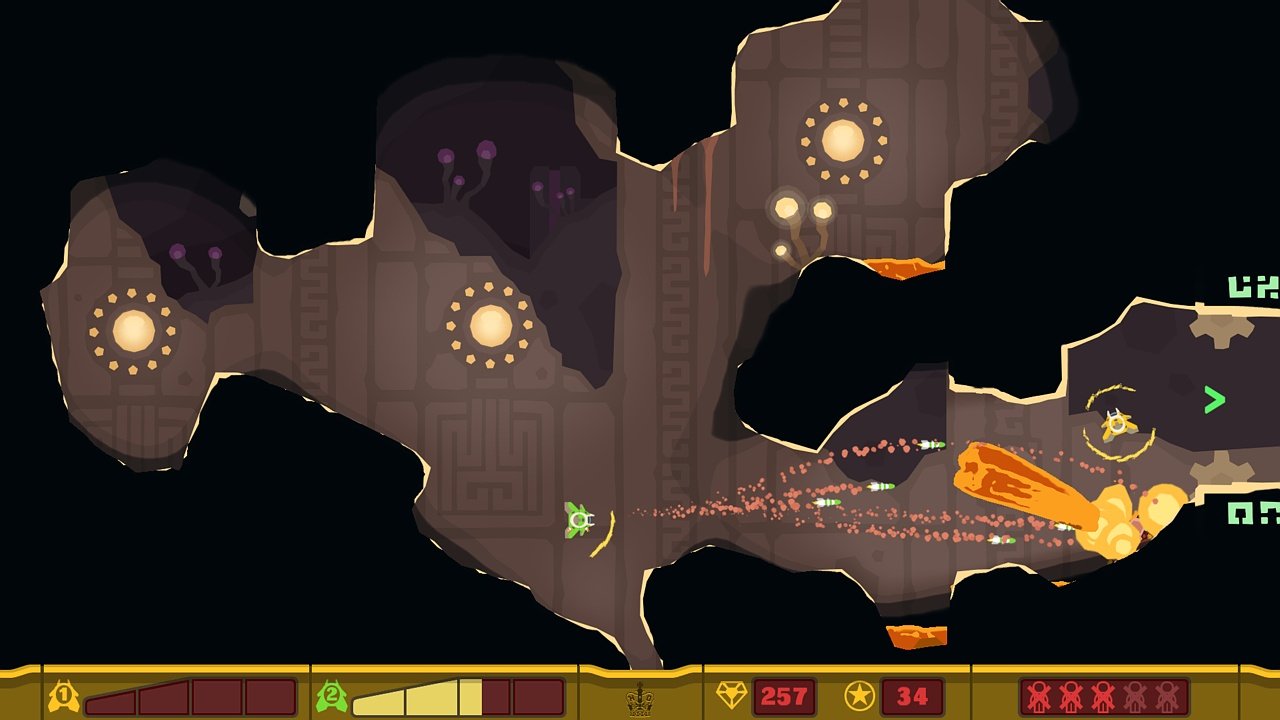Viewport: 1280px width, 720px height.
Task: Click the third red astronaut rescue icon
Action: (1104, 695)
